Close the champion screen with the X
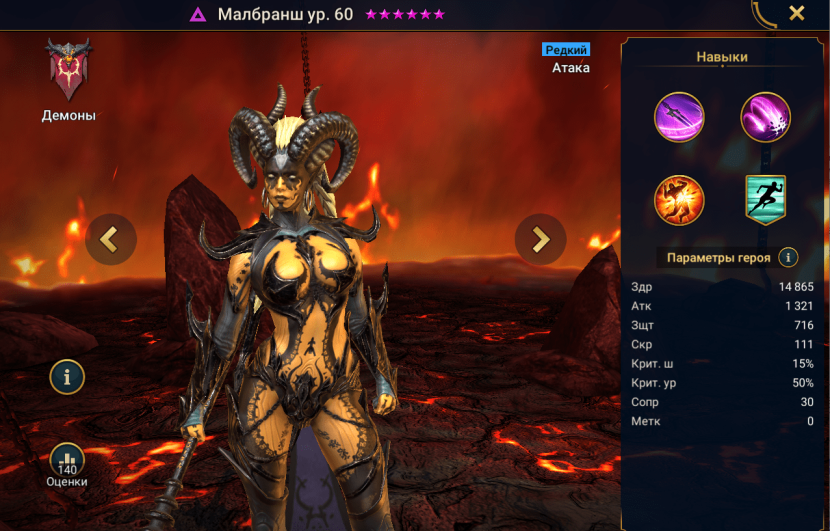Viewport: 830px width, 531px height. (797, 13)
